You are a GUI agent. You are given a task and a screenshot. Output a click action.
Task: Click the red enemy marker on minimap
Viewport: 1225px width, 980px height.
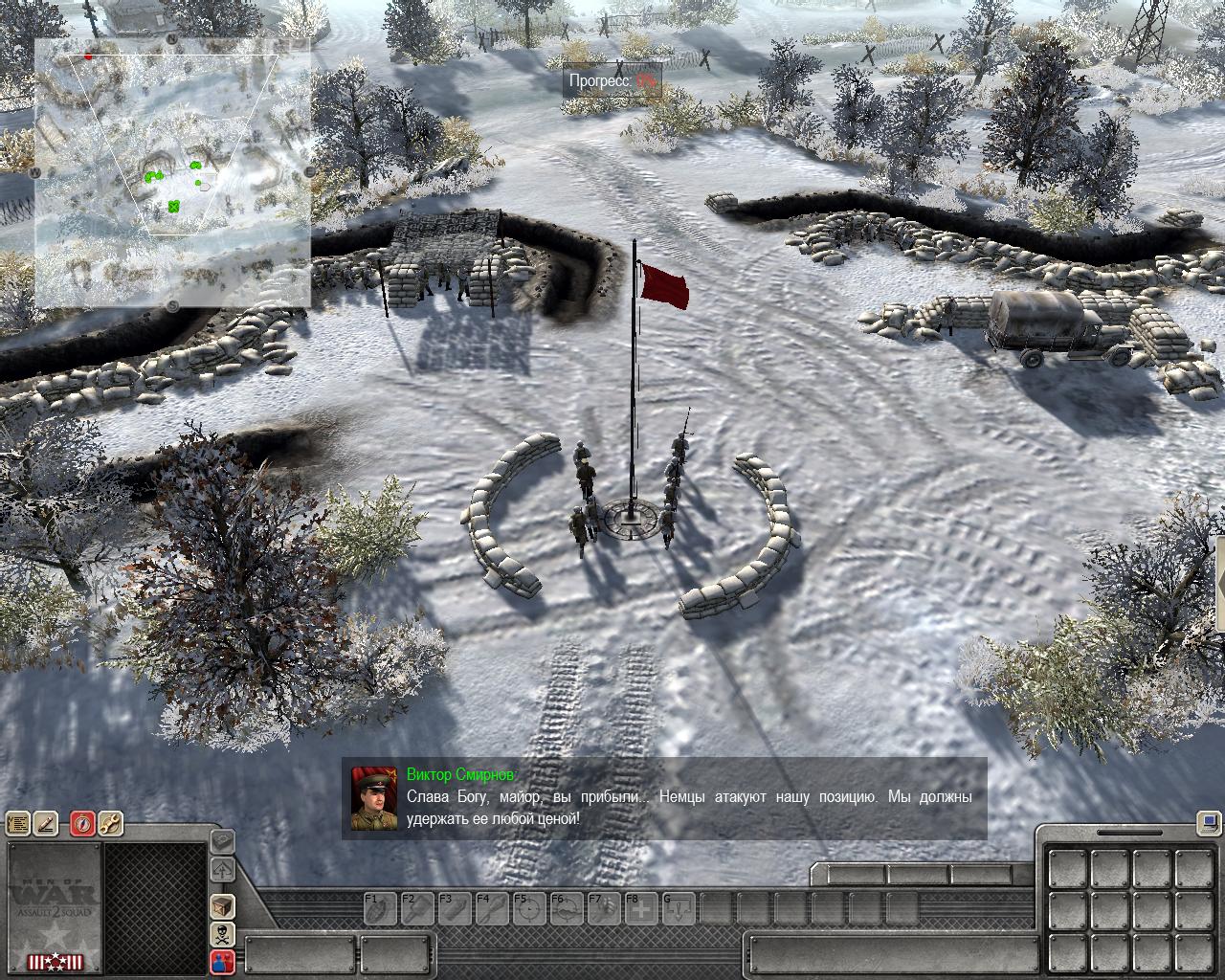pos(89,56)
